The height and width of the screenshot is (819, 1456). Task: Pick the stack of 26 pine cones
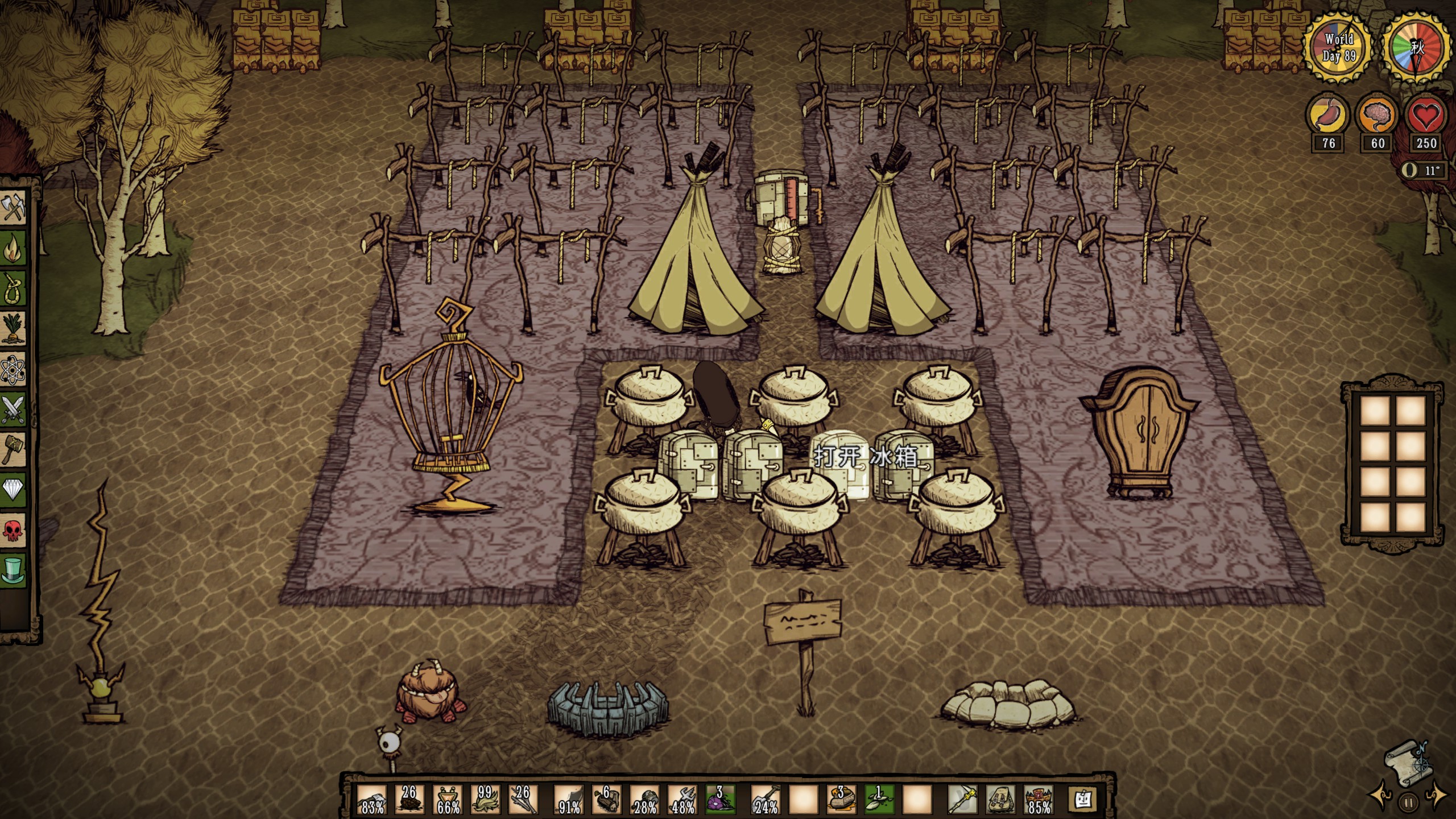(x=409, y=800)
